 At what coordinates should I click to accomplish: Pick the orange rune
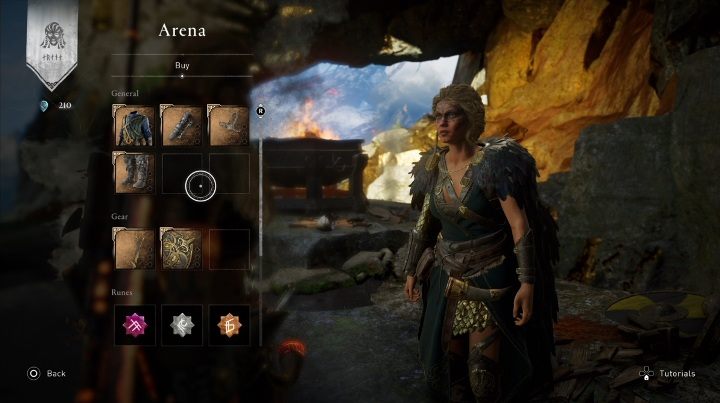pyautogui.click(x=228, y=325)
